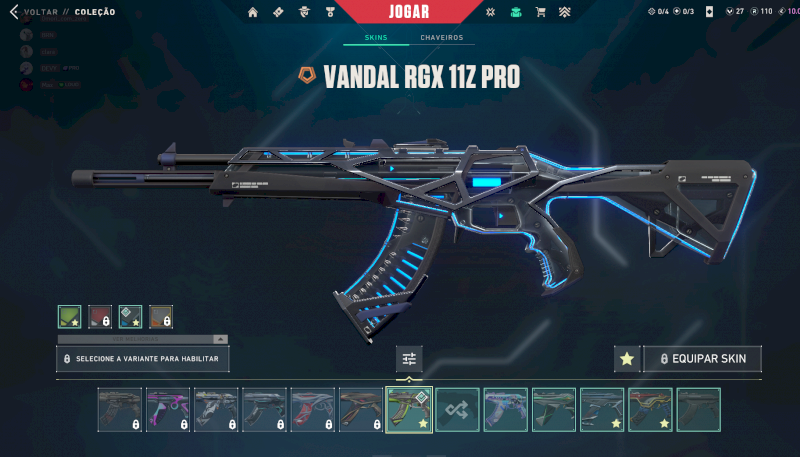Screen dimensions: 800x457
Task: Choose the blue variant color swatch
Action: tap(130, 317)
